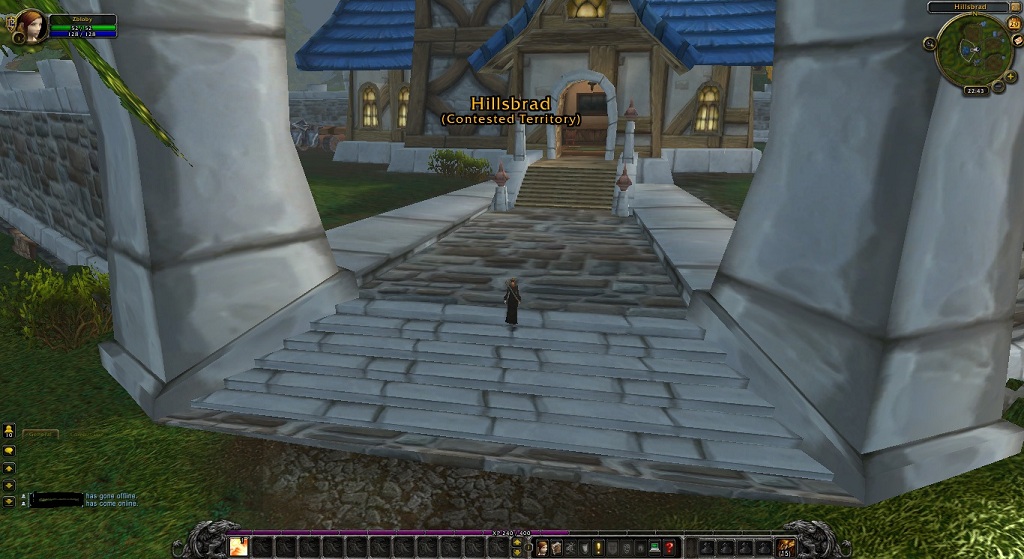The height and width of the screenshot is (559, 1024).
Task: Open the calendar button showing 29
Action: click(x=1015, y=23)
